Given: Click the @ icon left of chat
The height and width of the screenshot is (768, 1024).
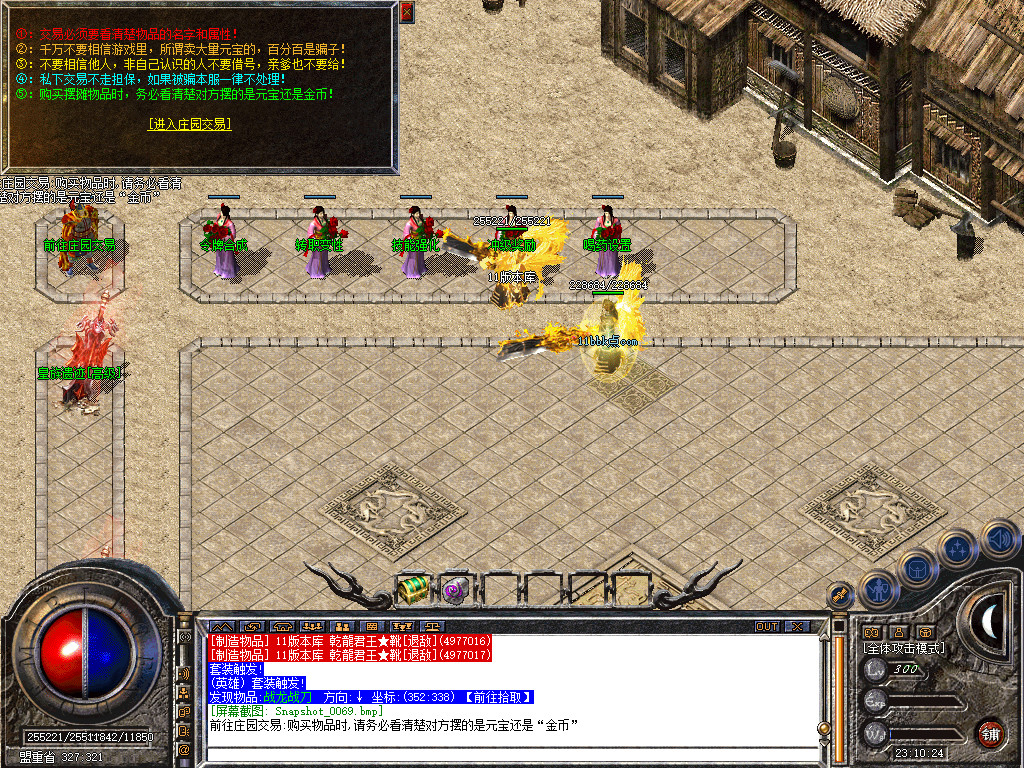Looking at the screenshot, I should pyautogui.click(x=185, y=749).
